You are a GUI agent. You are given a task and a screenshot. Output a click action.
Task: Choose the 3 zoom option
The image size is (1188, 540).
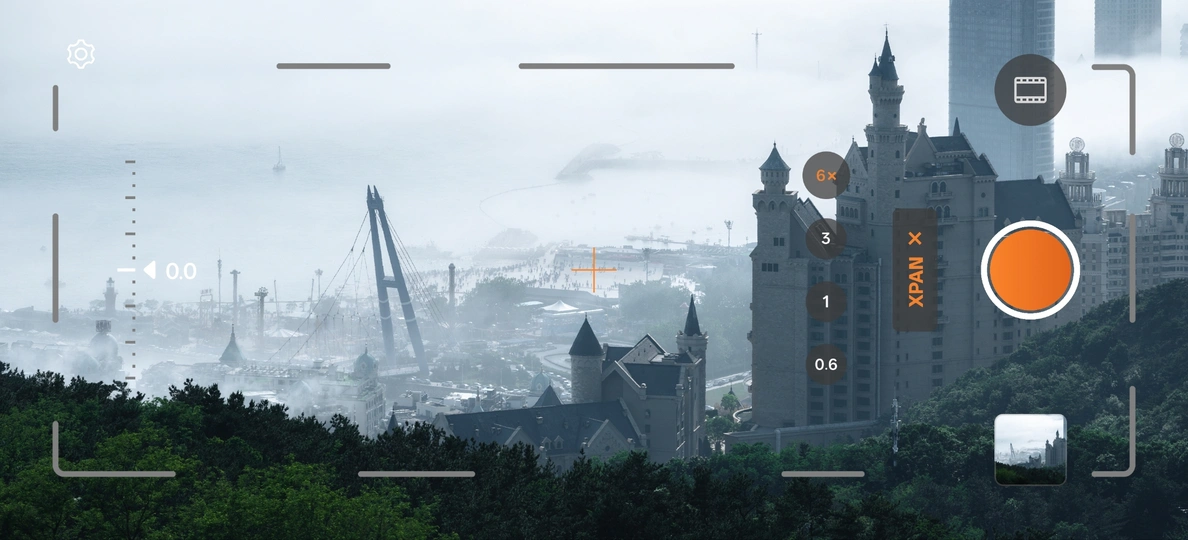pos(826,239)
